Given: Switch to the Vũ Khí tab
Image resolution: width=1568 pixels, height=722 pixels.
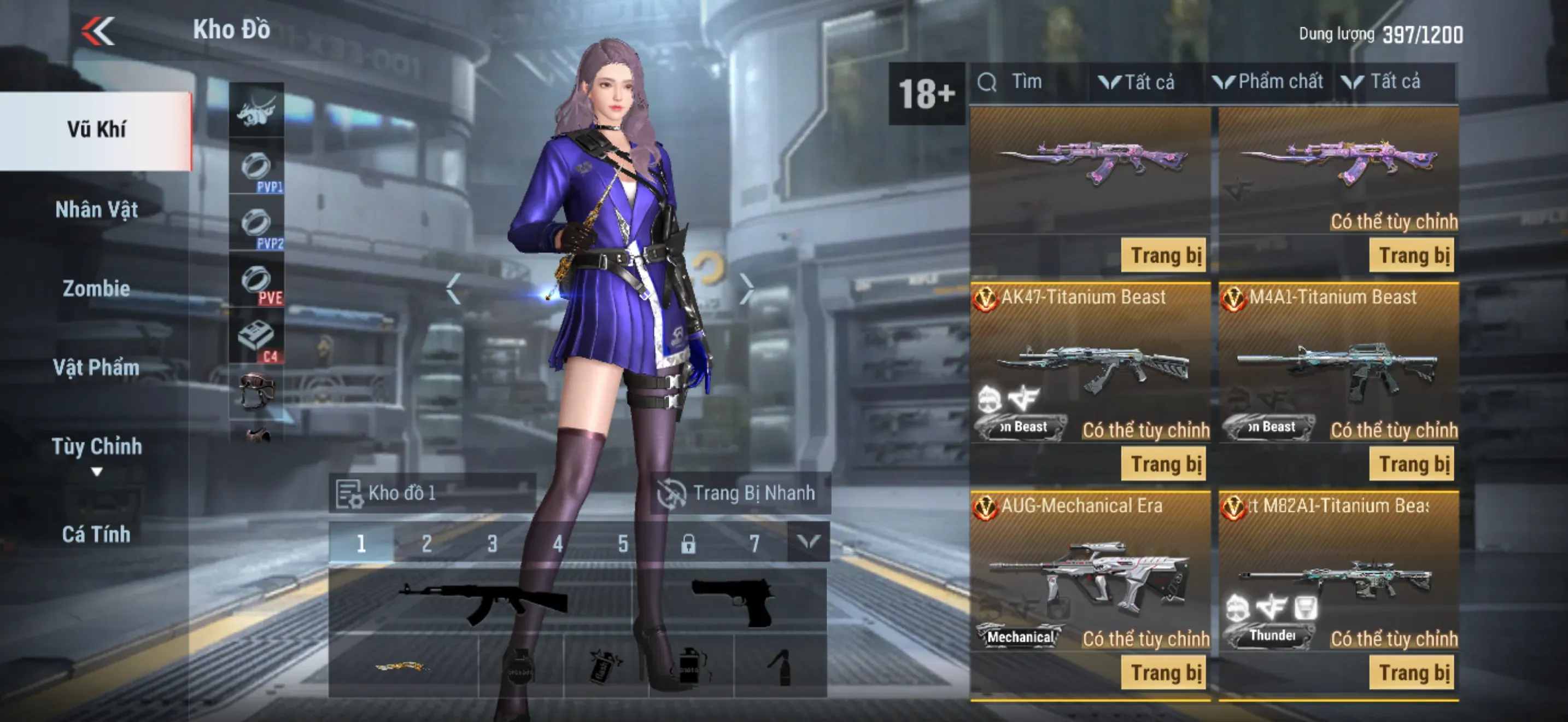Looking at the screenshot, I should tap(96, 130).
